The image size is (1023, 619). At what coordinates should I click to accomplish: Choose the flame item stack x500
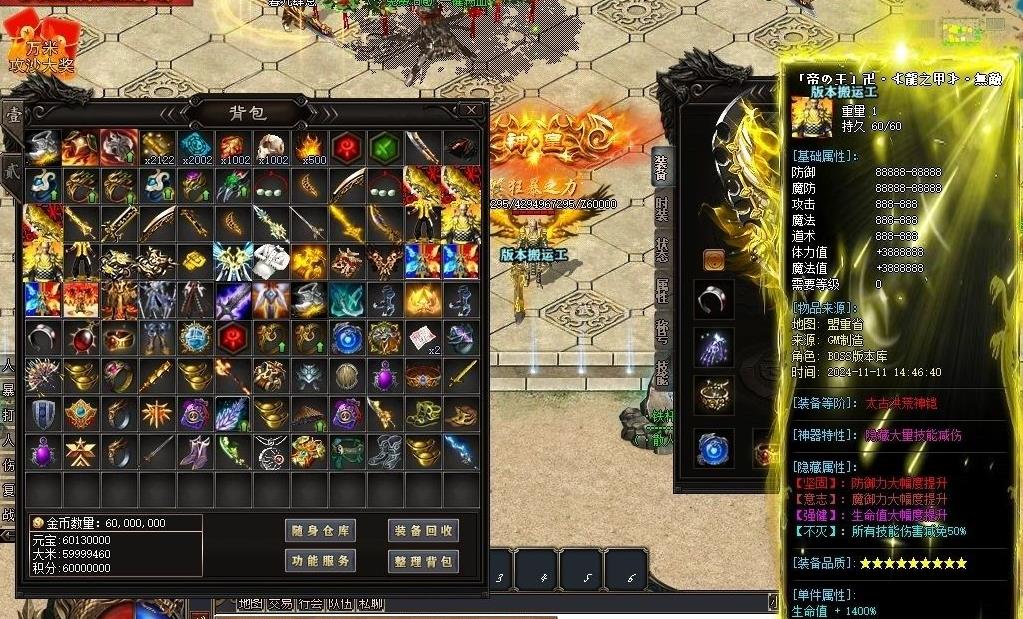click(310, 149)
